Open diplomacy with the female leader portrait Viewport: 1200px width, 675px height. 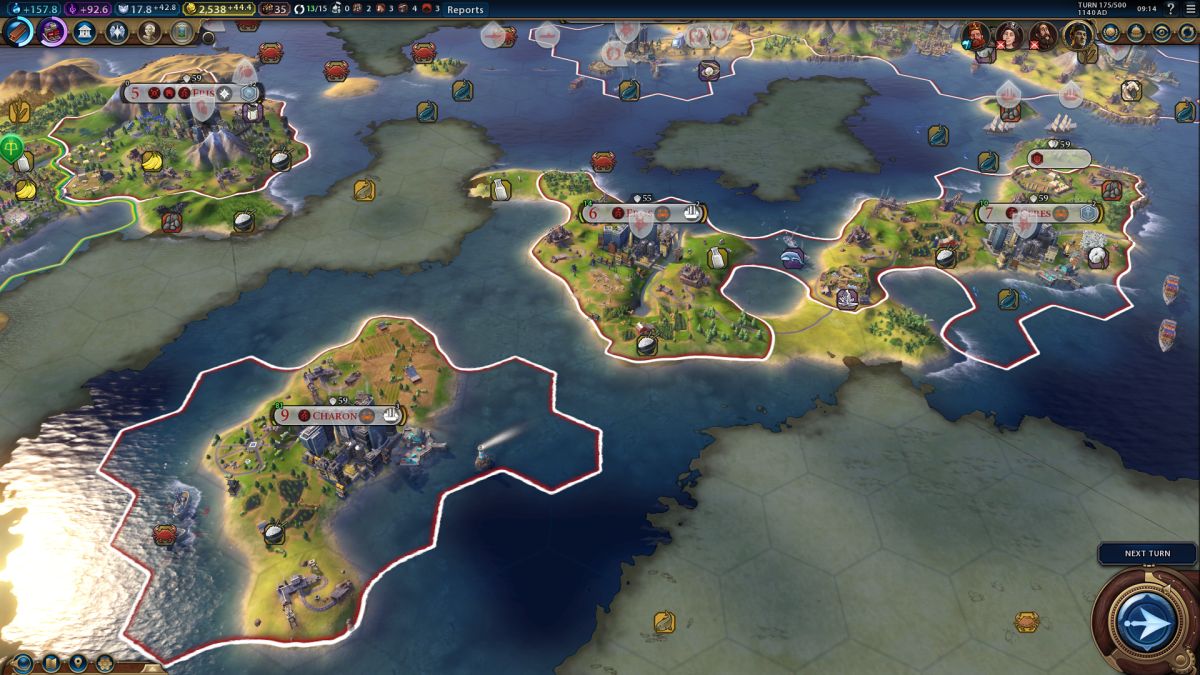point(1008,35)
